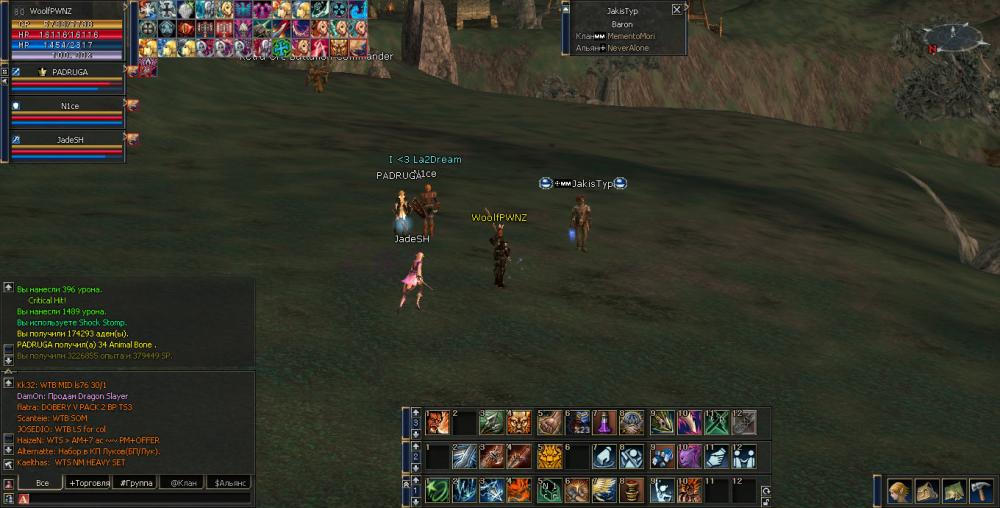Activate the green swirl skill in hotbar one
The image size is (1000, 508).
436,491
